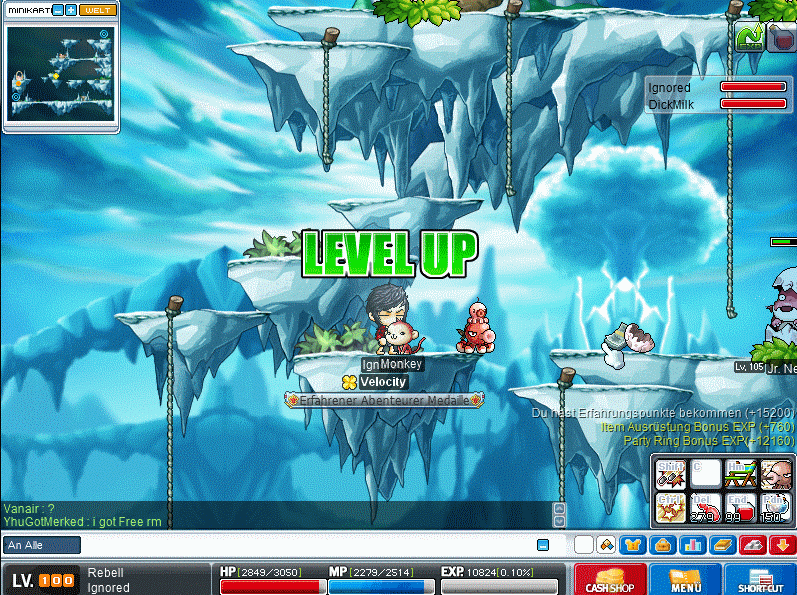797x595 pixels.
Task: Use the Shift quick slot skill
Action: point(671,473)
